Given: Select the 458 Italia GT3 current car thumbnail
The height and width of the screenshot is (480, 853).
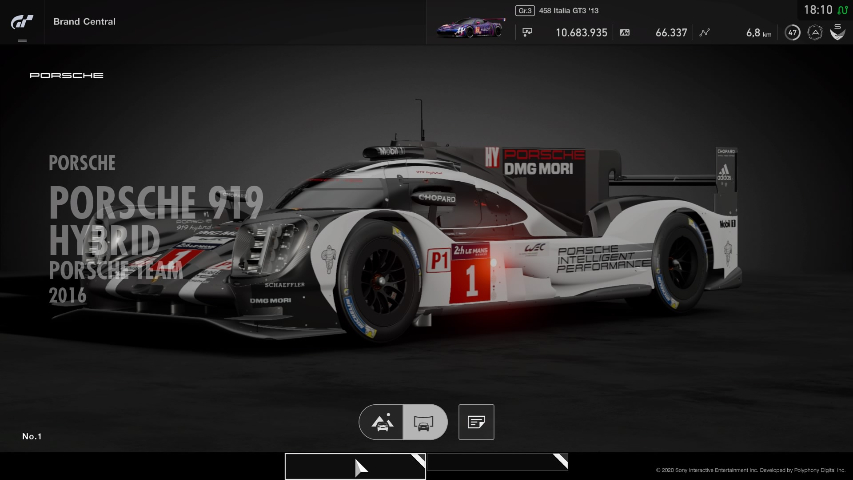Looking at the screenshot, I should [x=470, y=29].
